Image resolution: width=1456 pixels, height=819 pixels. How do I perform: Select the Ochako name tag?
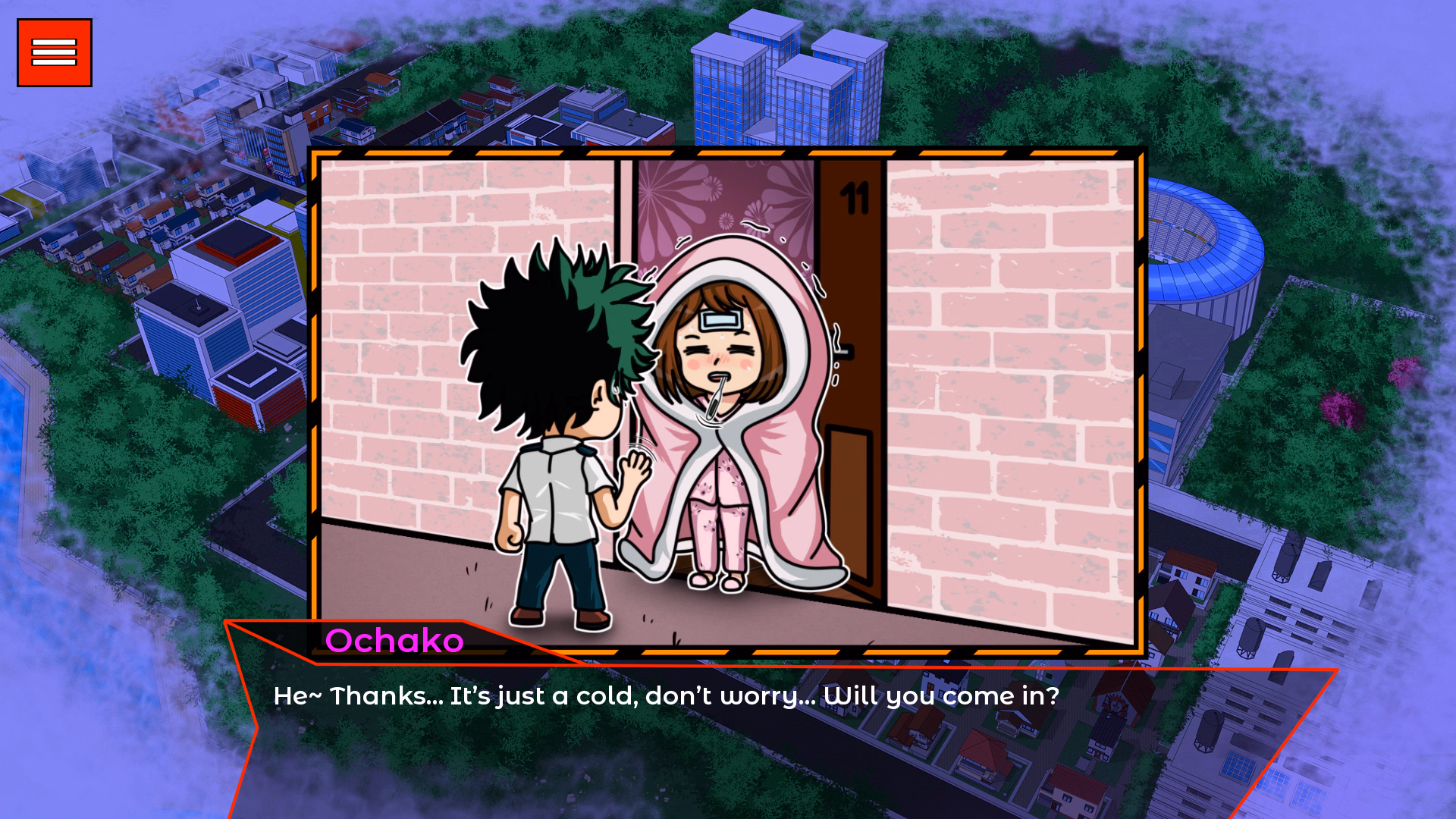point(395,641)
